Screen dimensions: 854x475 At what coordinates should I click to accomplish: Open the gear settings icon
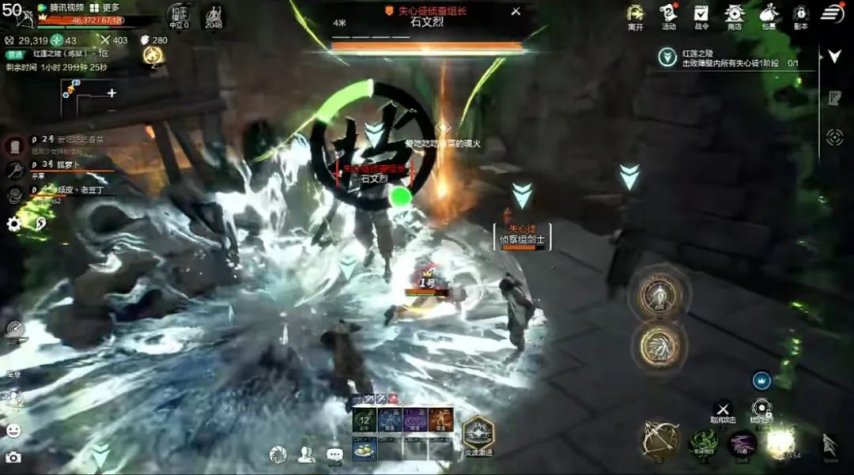point(14,224)
